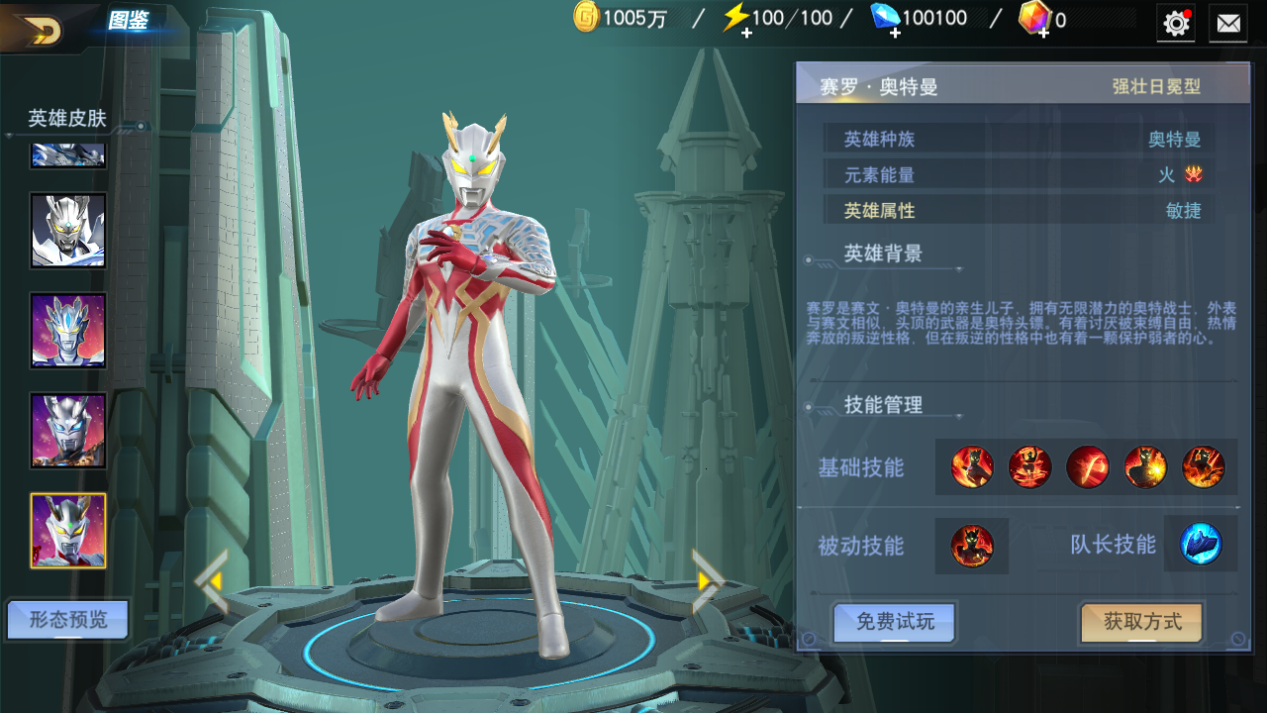
Task: Inspect the blue captain skill icon
Action: [x=1200, y=545]
